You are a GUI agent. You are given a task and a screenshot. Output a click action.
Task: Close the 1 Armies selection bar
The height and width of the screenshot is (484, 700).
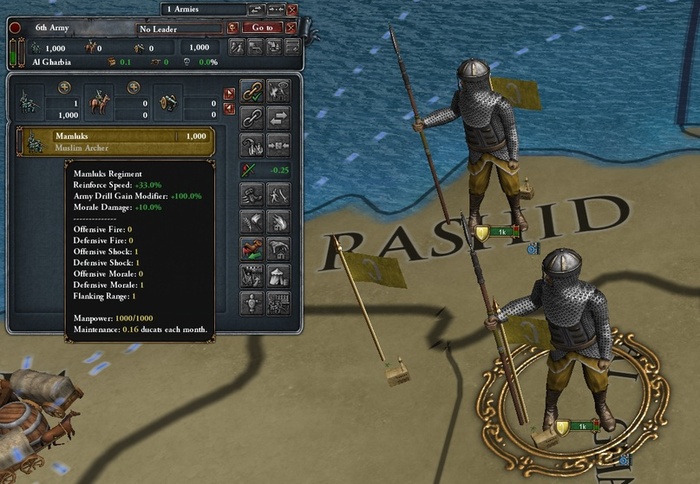[x=292, y=9]
